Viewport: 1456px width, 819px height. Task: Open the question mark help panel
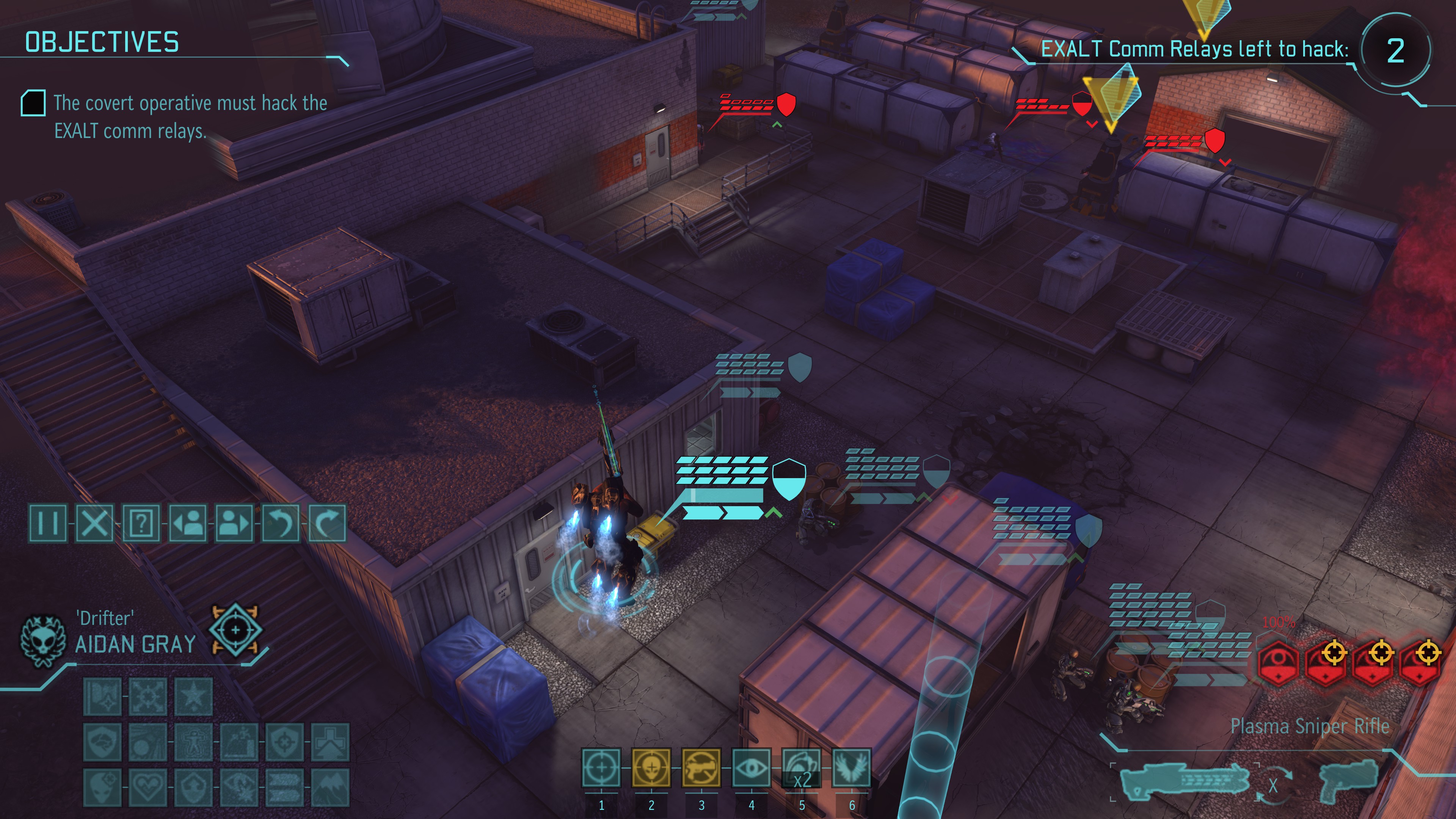click(141, 523)
